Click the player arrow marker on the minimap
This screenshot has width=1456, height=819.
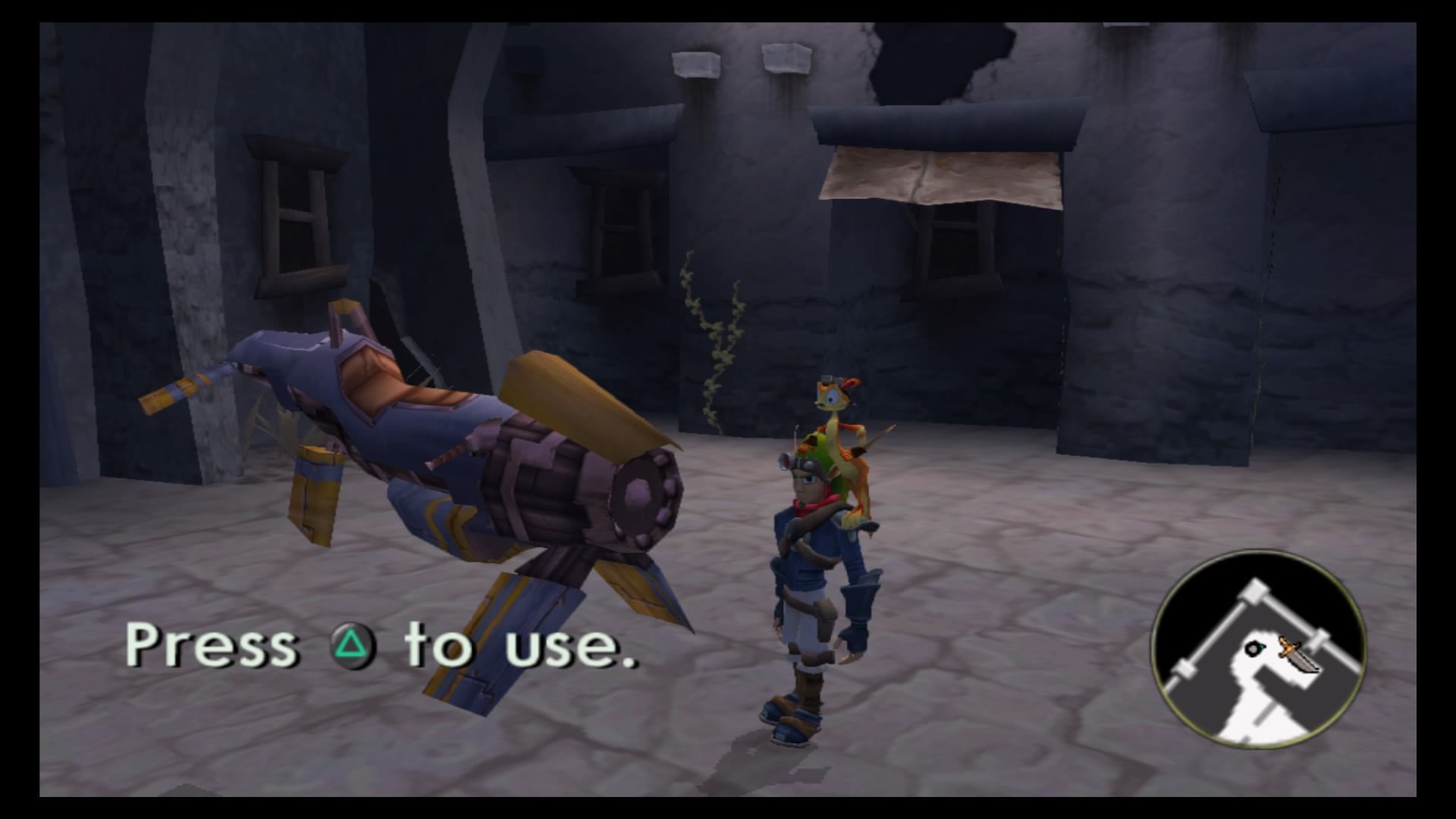click(x=1262, y=648)
